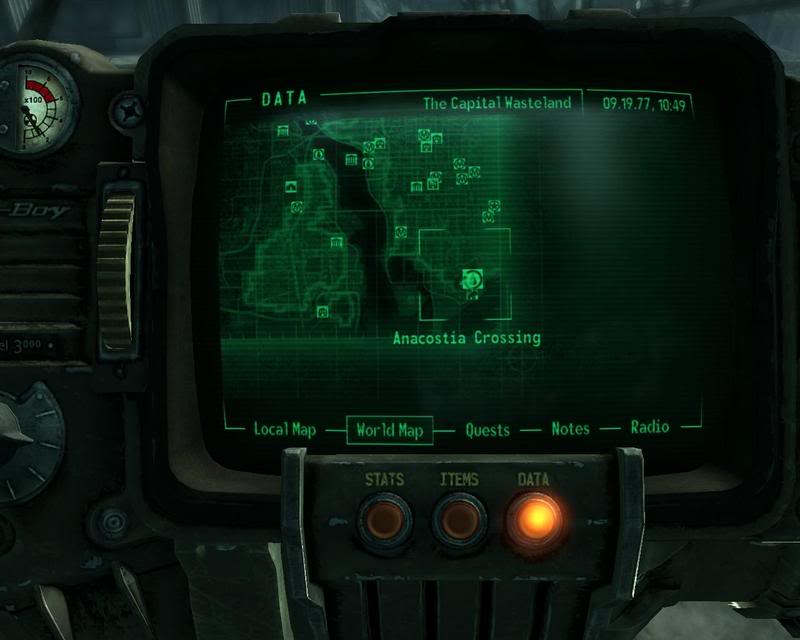Open the Quests tab

coord(487,430)
